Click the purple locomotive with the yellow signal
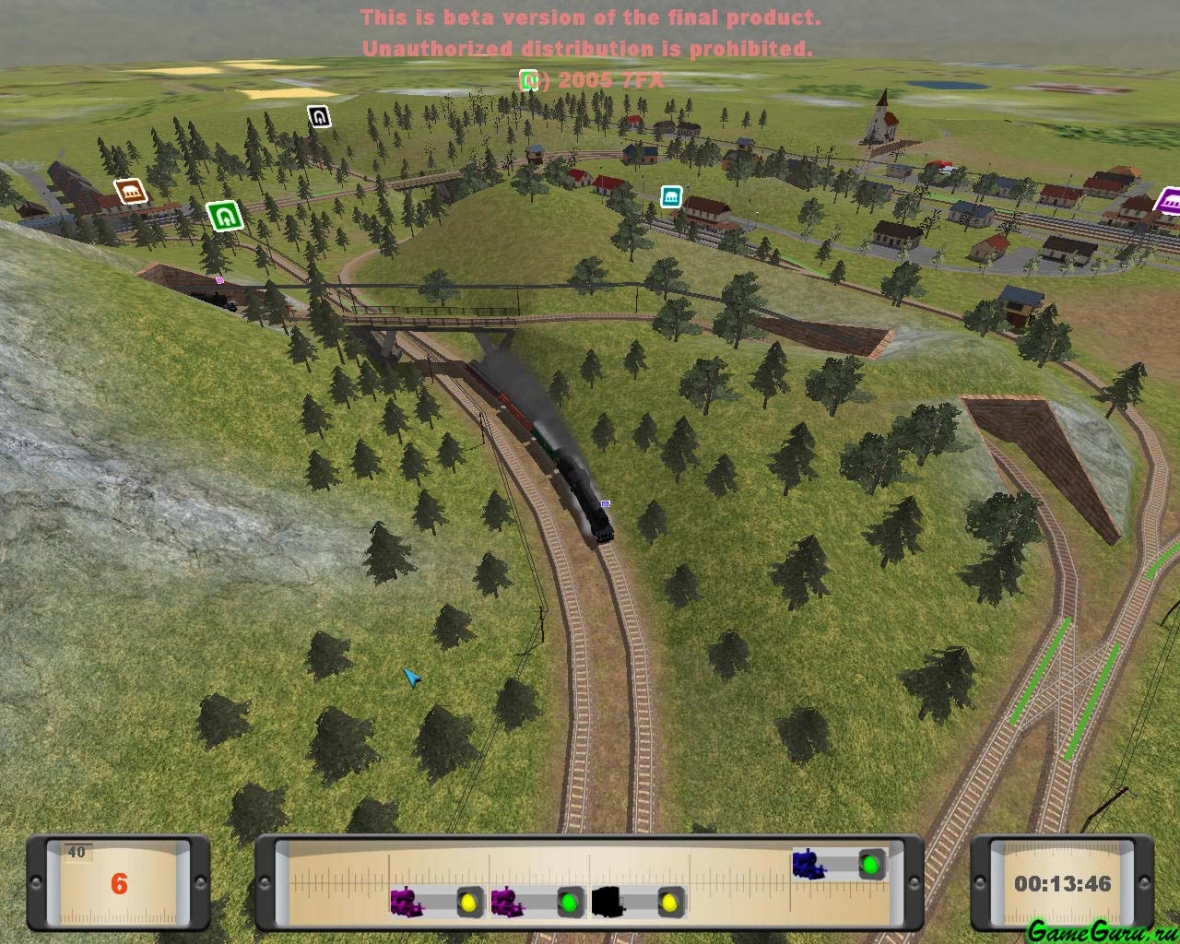The image size is (1180, 944). pyautogui.click(x=407, y=902)
